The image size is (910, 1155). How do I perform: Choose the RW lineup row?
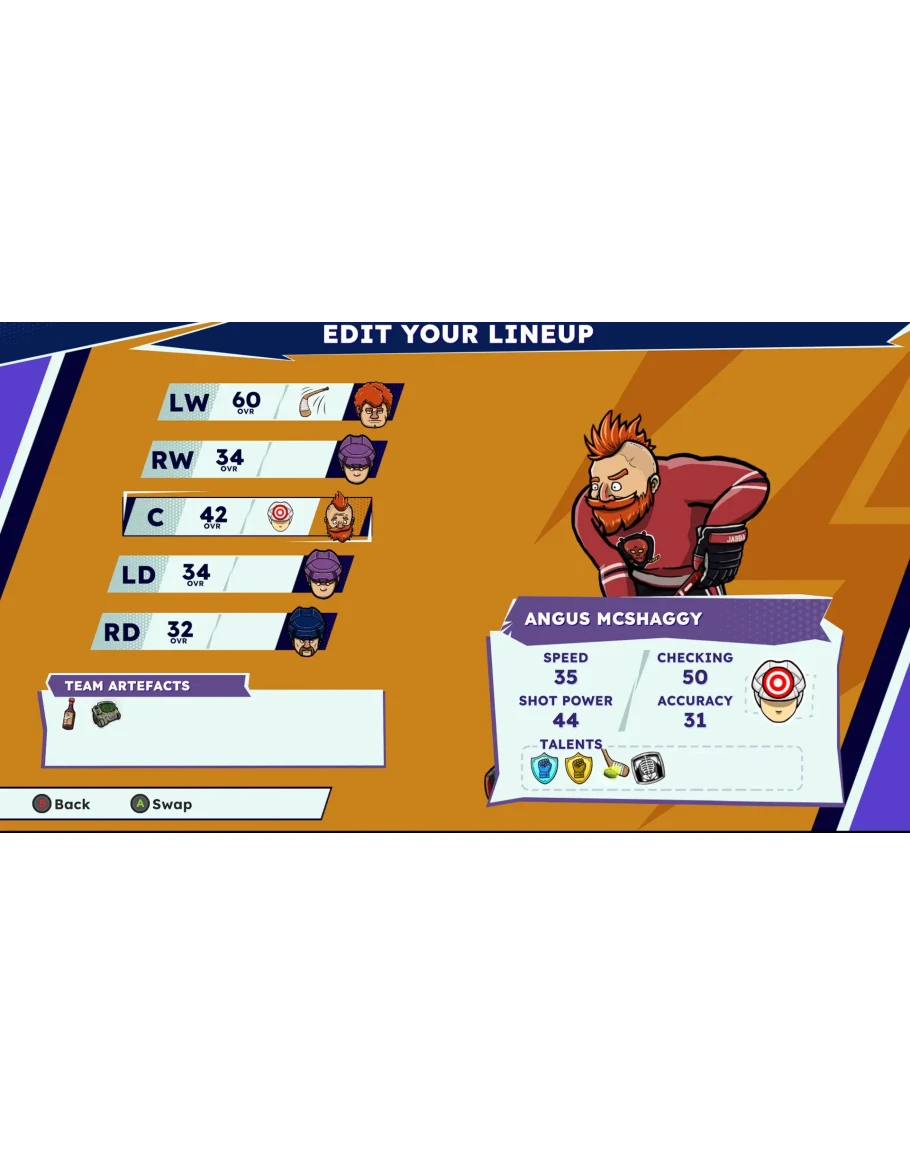coord(263,459)
